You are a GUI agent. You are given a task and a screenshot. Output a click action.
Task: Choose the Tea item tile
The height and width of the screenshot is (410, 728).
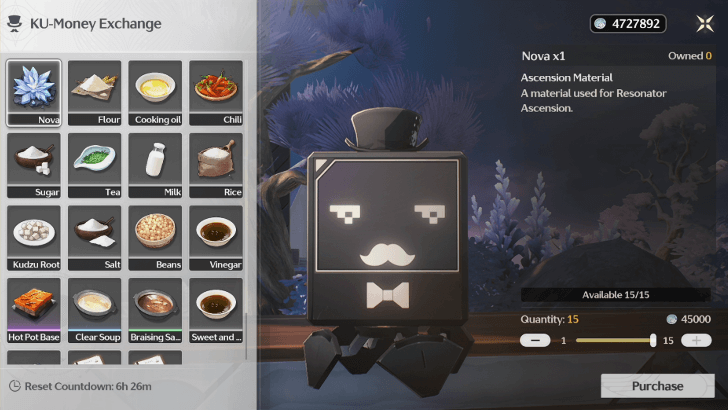coord(95,165)
